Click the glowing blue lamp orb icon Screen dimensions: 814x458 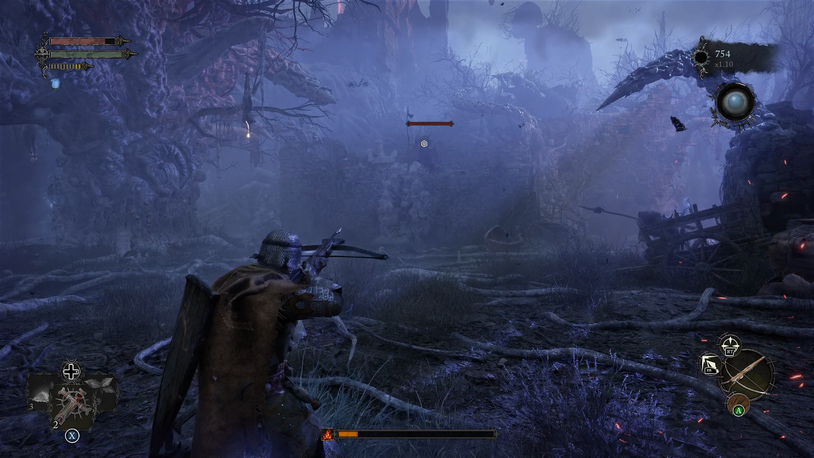coord(733,102)
